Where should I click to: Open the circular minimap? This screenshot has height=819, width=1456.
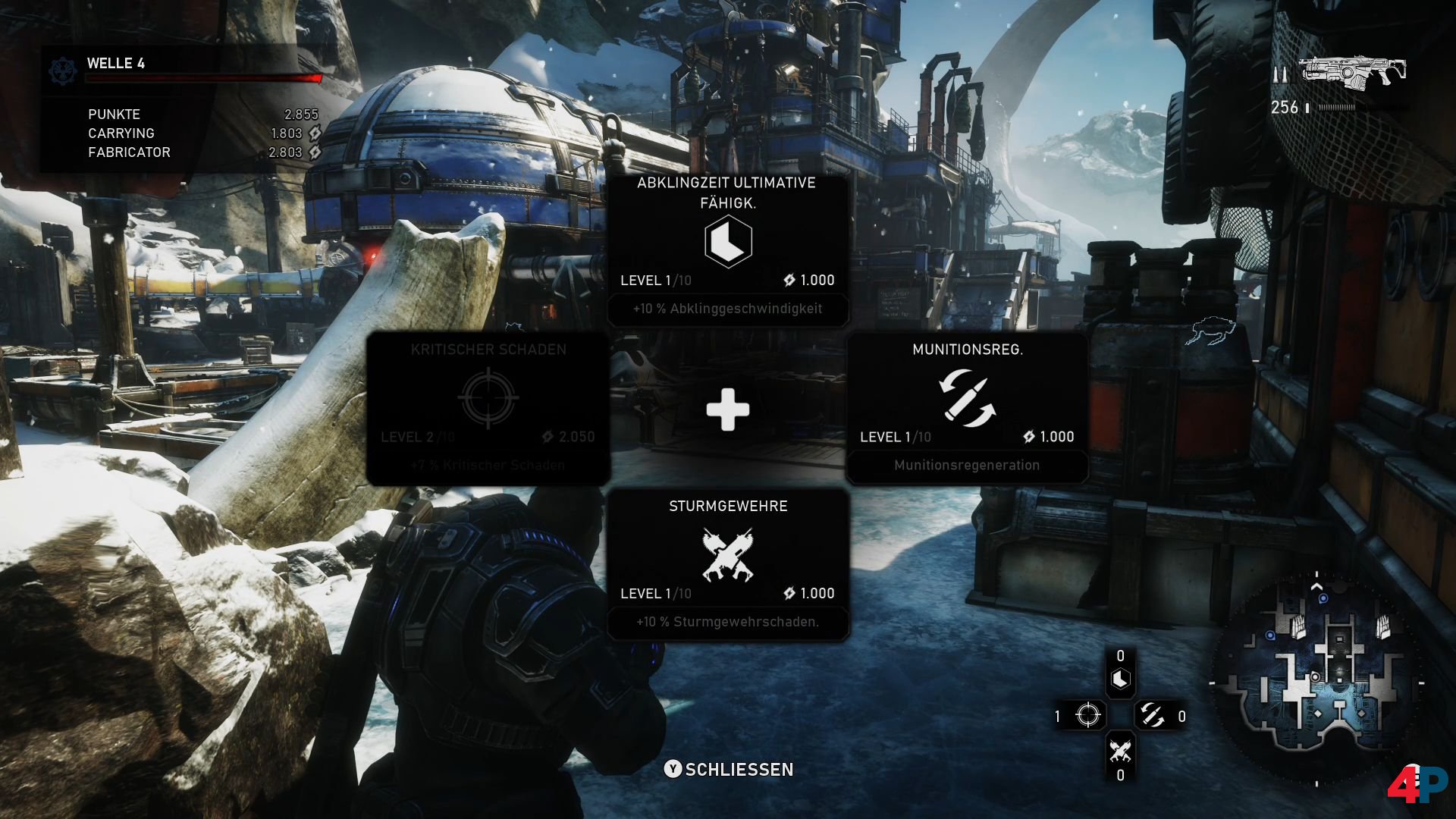(1317, 679)
